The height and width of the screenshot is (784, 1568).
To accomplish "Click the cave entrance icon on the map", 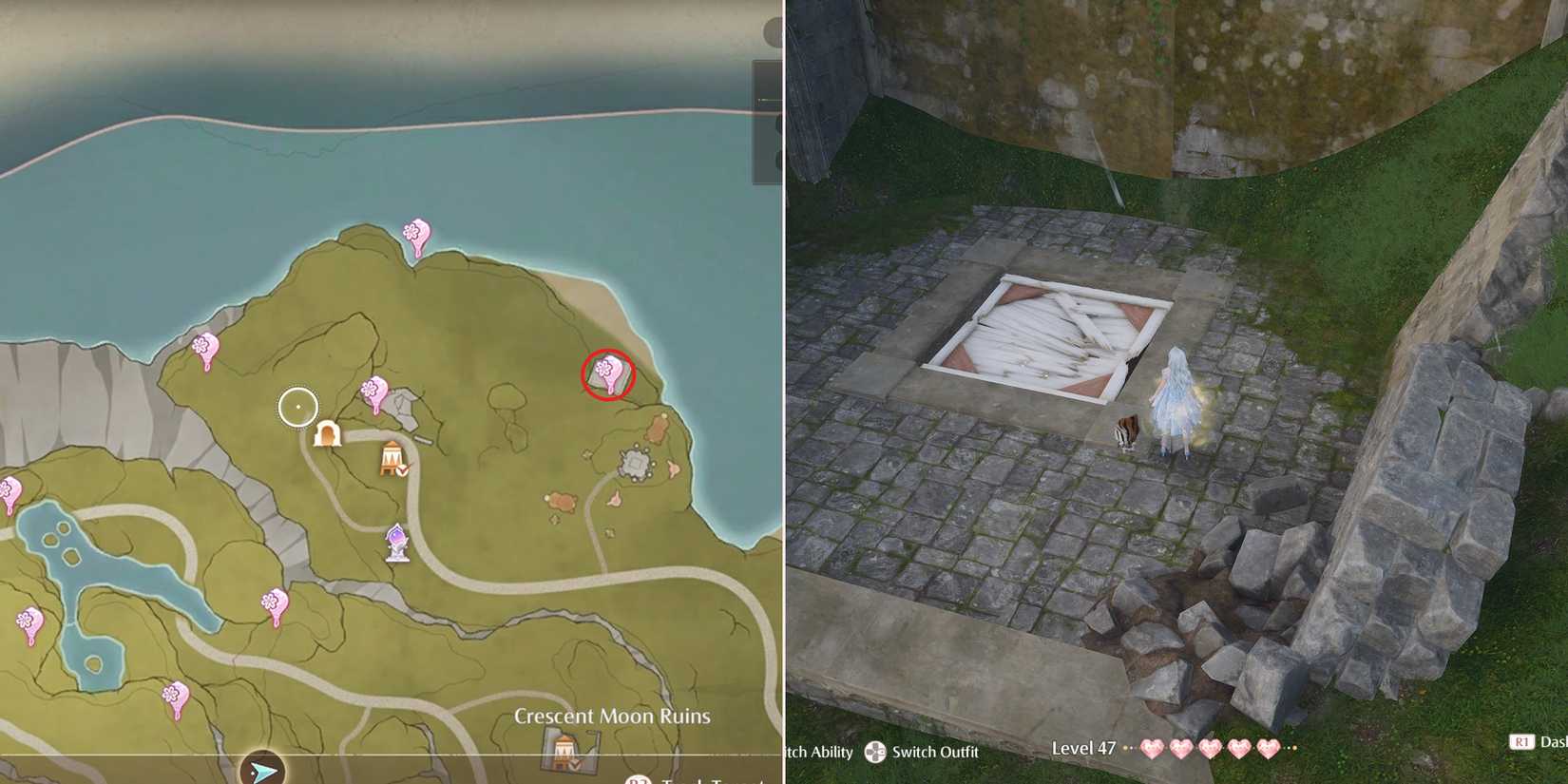I will tap(328, 435).
